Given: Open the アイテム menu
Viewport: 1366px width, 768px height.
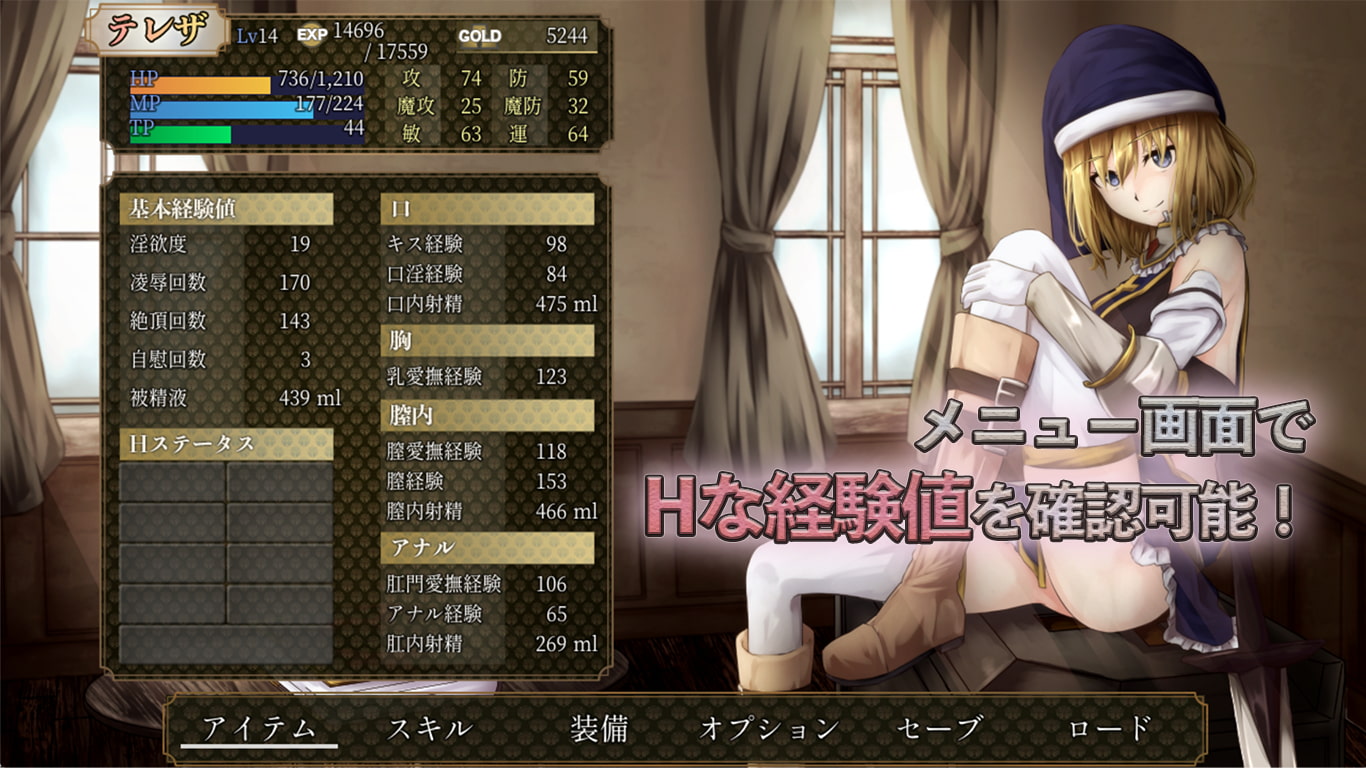Looking at the screenshot, I should [x=259, y=728].
